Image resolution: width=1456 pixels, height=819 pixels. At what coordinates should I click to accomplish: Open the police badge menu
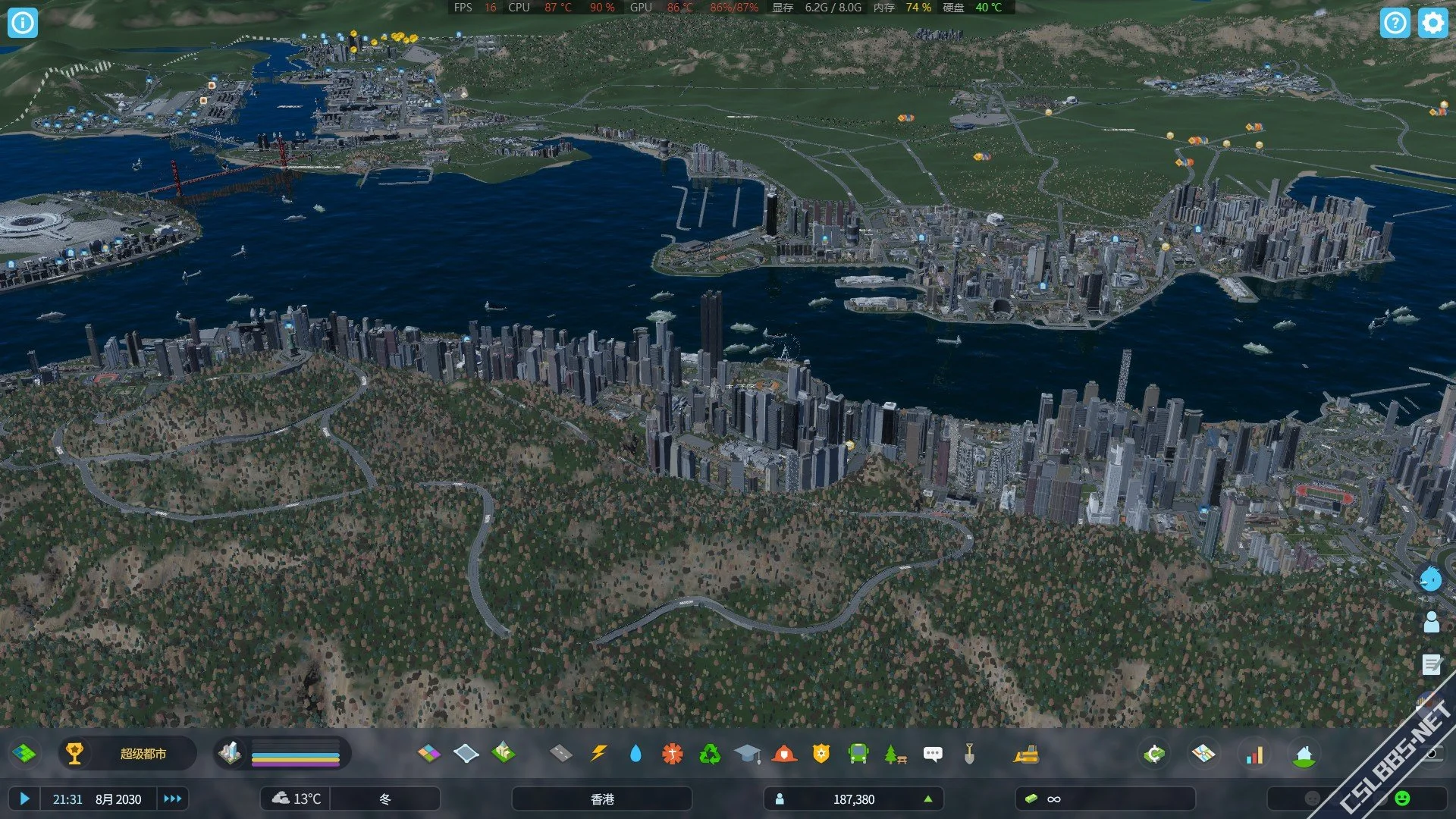pos(821,754)
